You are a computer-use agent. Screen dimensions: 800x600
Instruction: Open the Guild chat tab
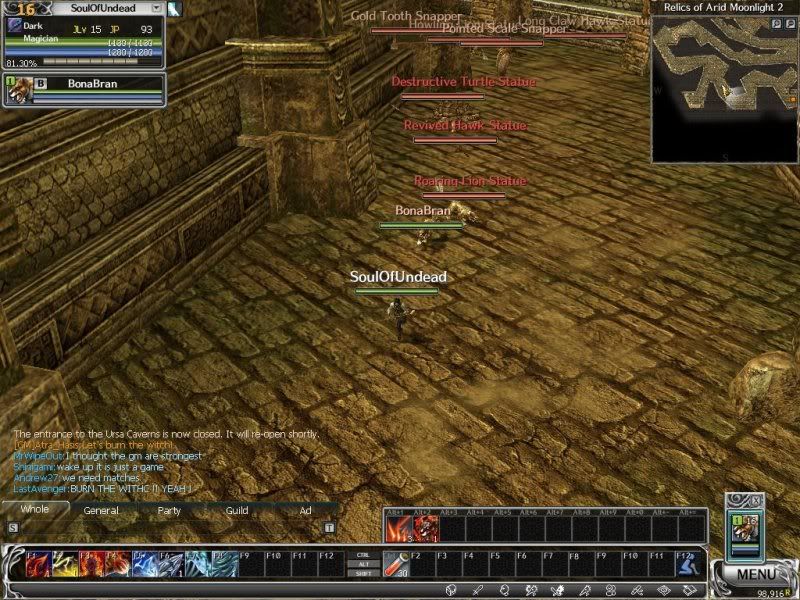click(237, 510)
